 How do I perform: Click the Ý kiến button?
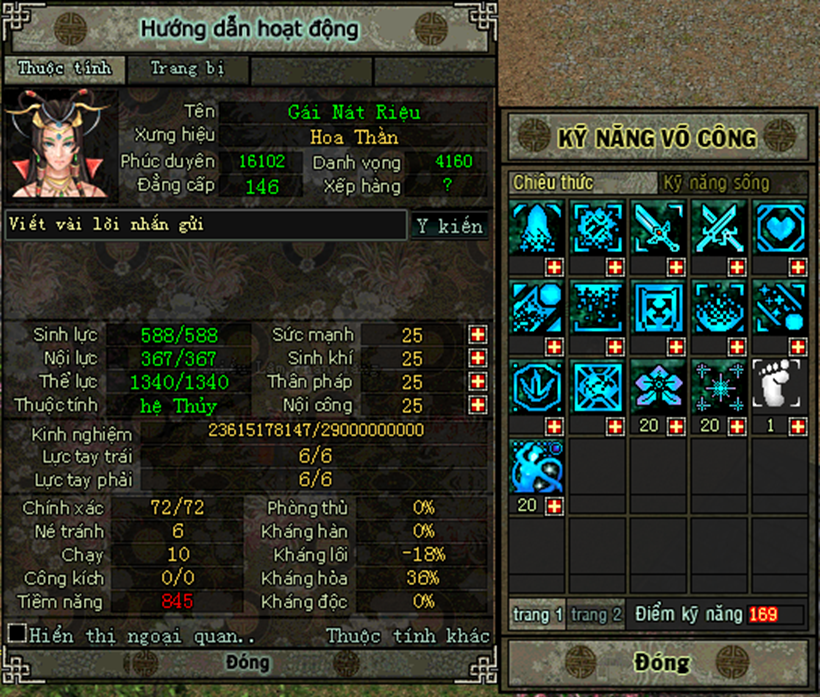pos(450,226)
